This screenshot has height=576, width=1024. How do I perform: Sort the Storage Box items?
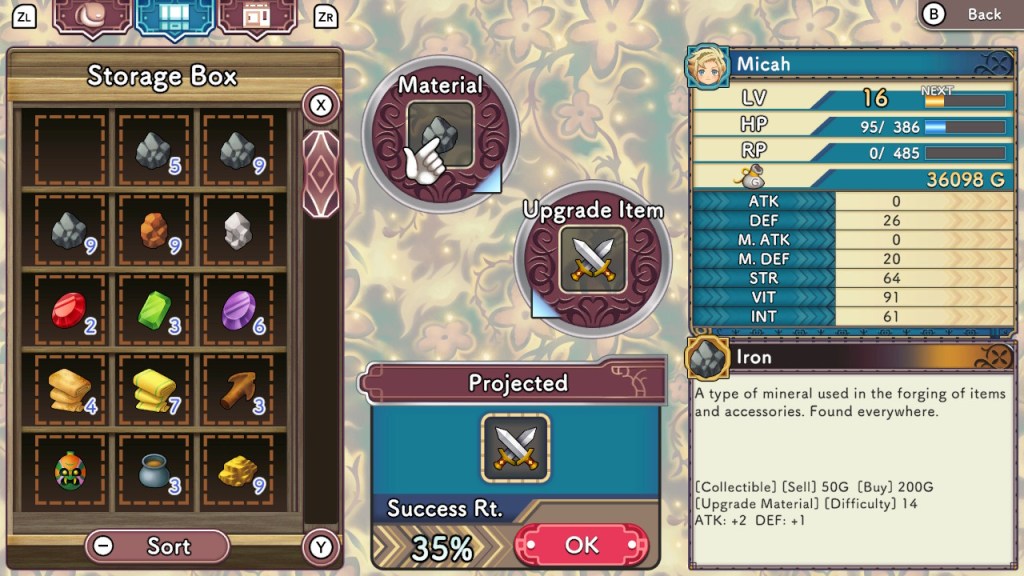pos(158,546)
